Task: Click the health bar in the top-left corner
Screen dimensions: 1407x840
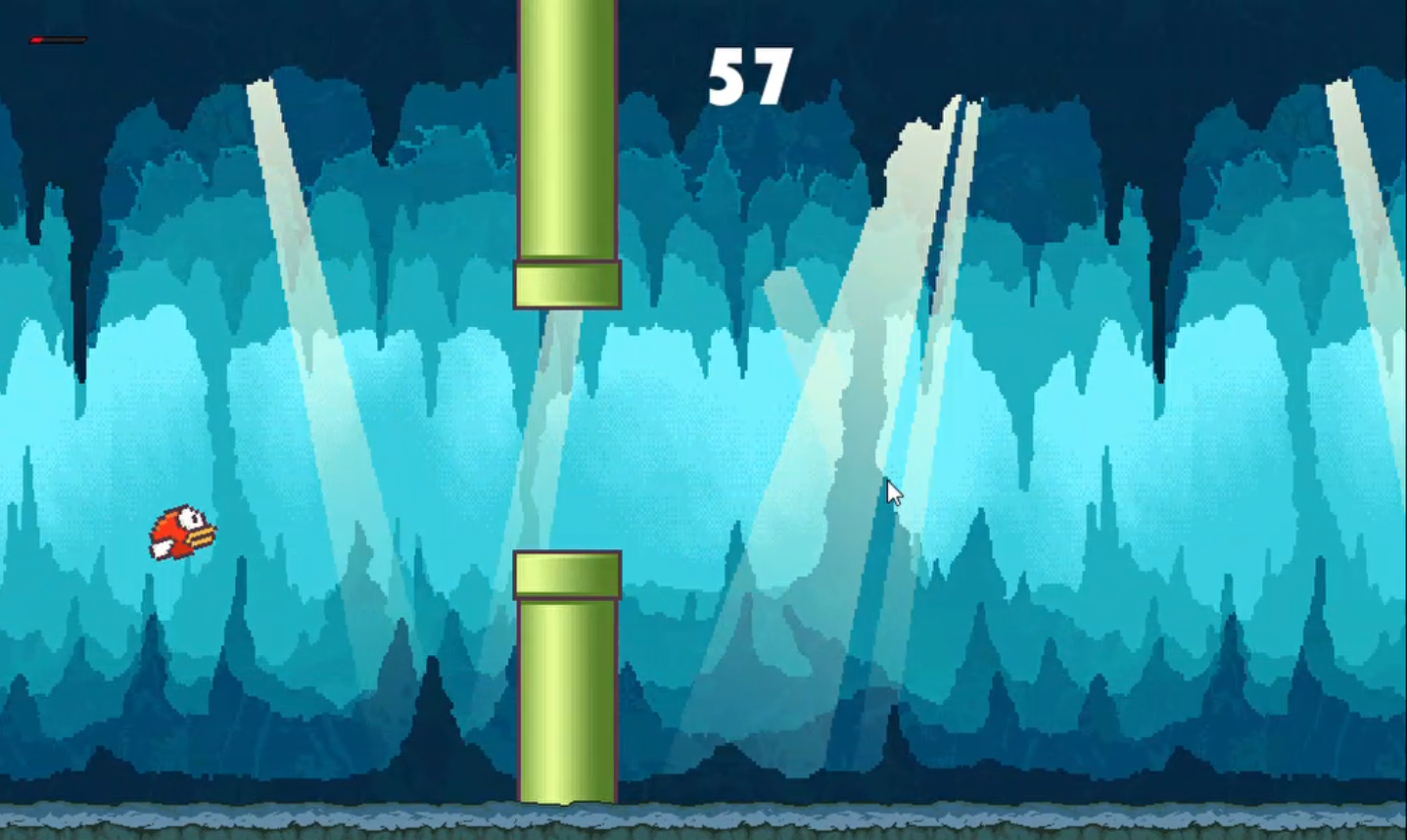Action: click(x=59, y=40)
